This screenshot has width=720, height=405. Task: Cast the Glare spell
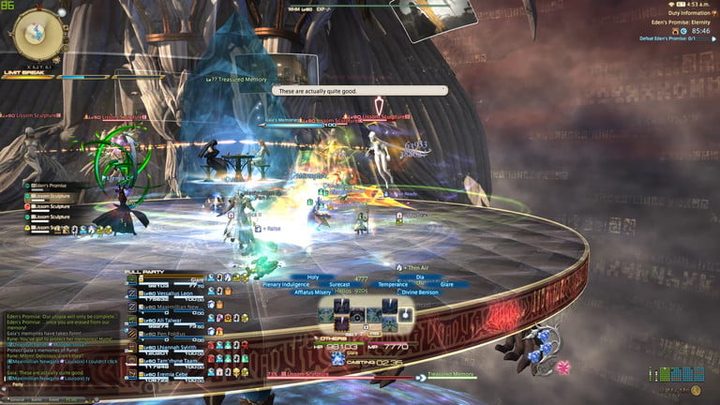[447, 285]
